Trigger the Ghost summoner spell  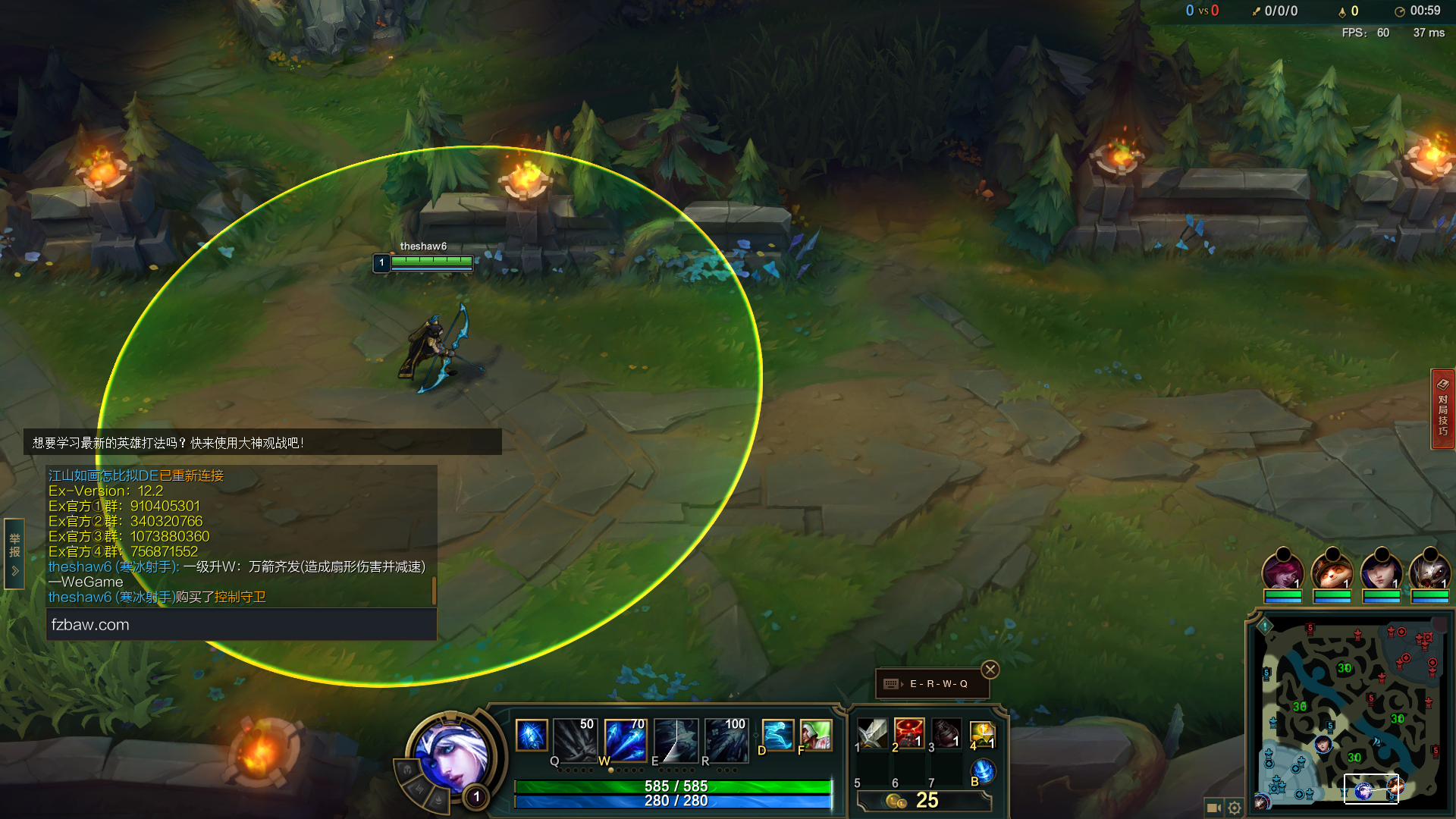pyautogui.click(x=777, y=735)
